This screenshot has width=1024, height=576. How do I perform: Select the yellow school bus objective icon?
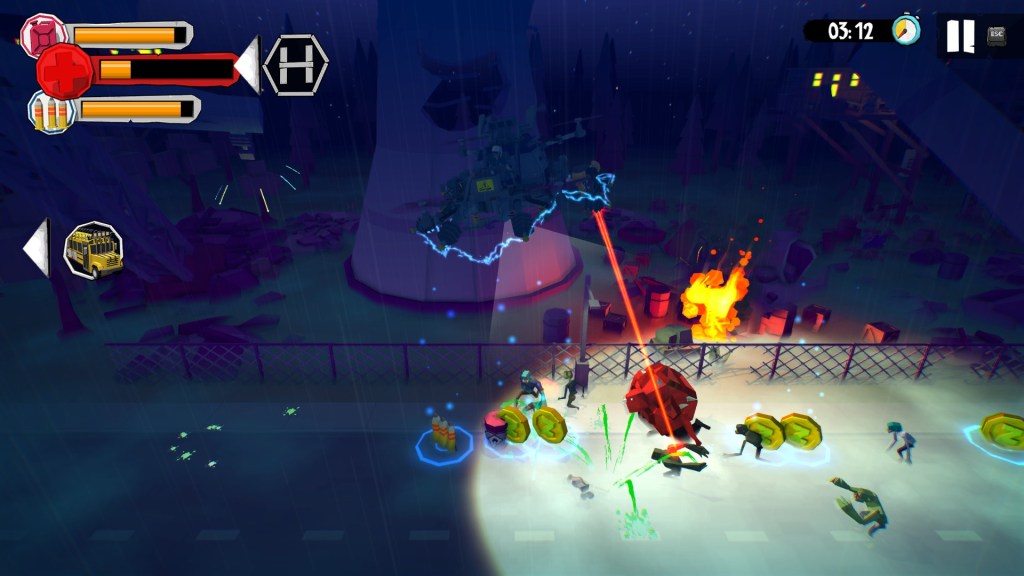click(x=93, y=250)
